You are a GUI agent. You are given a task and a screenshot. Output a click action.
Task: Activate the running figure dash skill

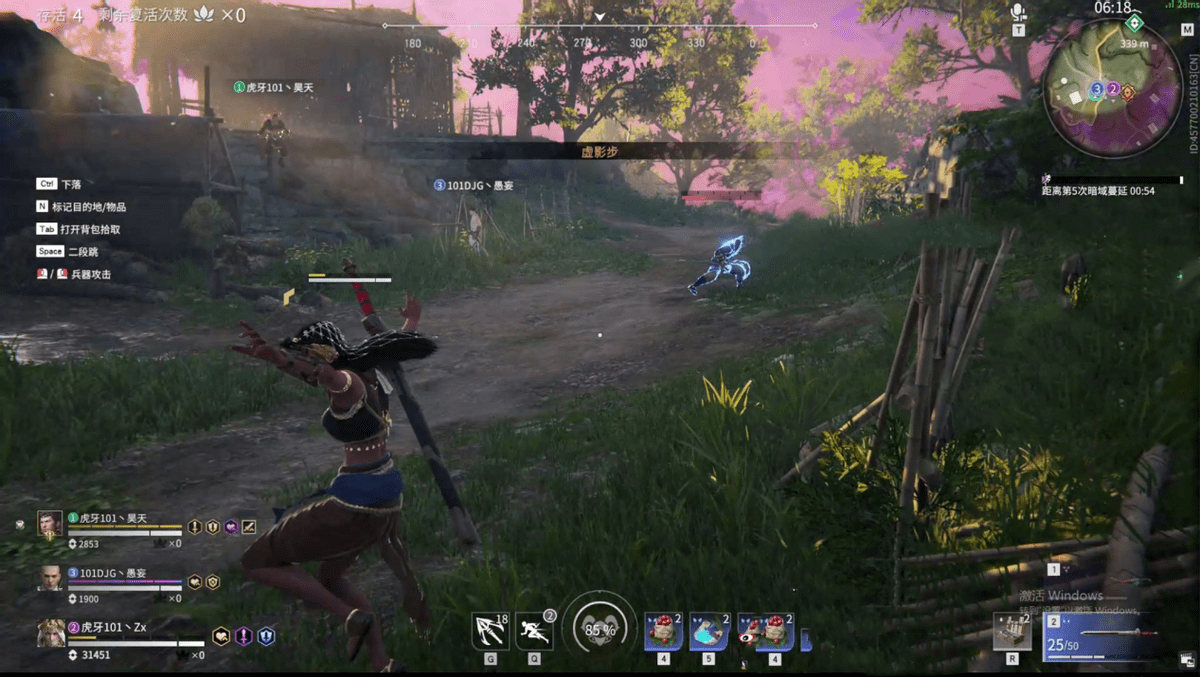[535, 631]
